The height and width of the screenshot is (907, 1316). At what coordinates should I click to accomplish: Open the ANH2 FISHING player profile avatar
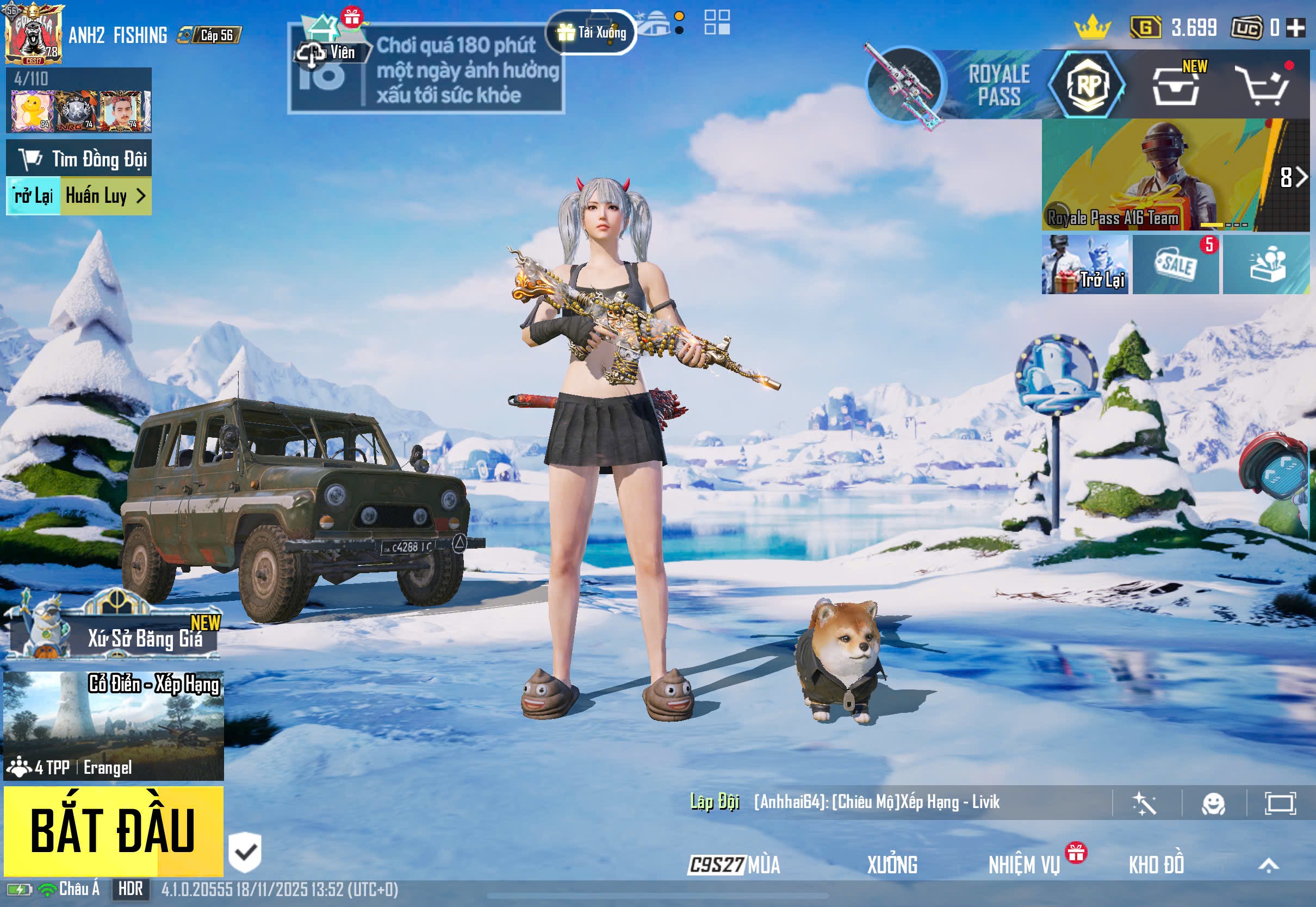point(33,34)
